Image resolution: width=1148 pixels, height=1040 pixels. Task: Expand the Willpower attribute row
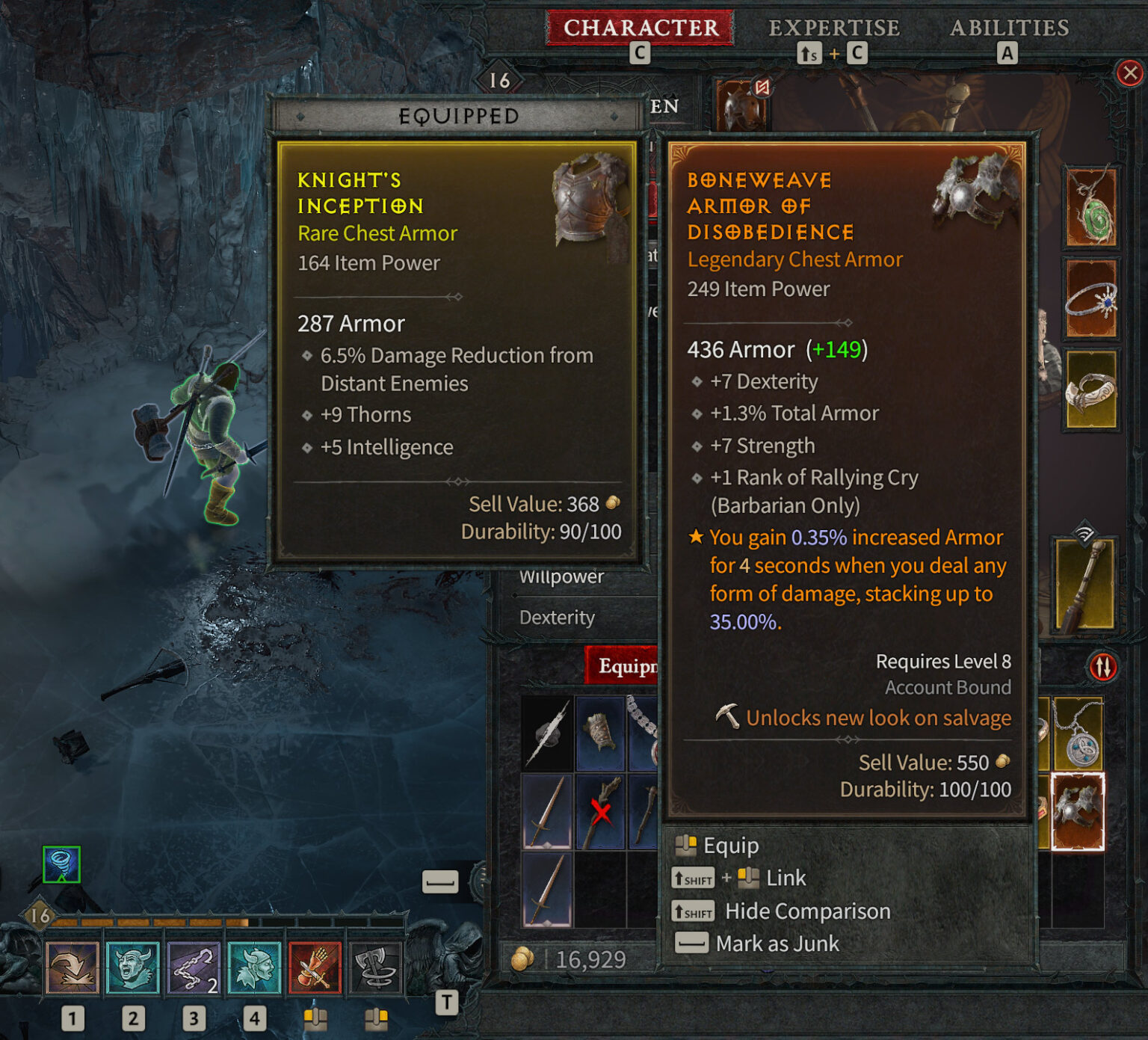561,576
